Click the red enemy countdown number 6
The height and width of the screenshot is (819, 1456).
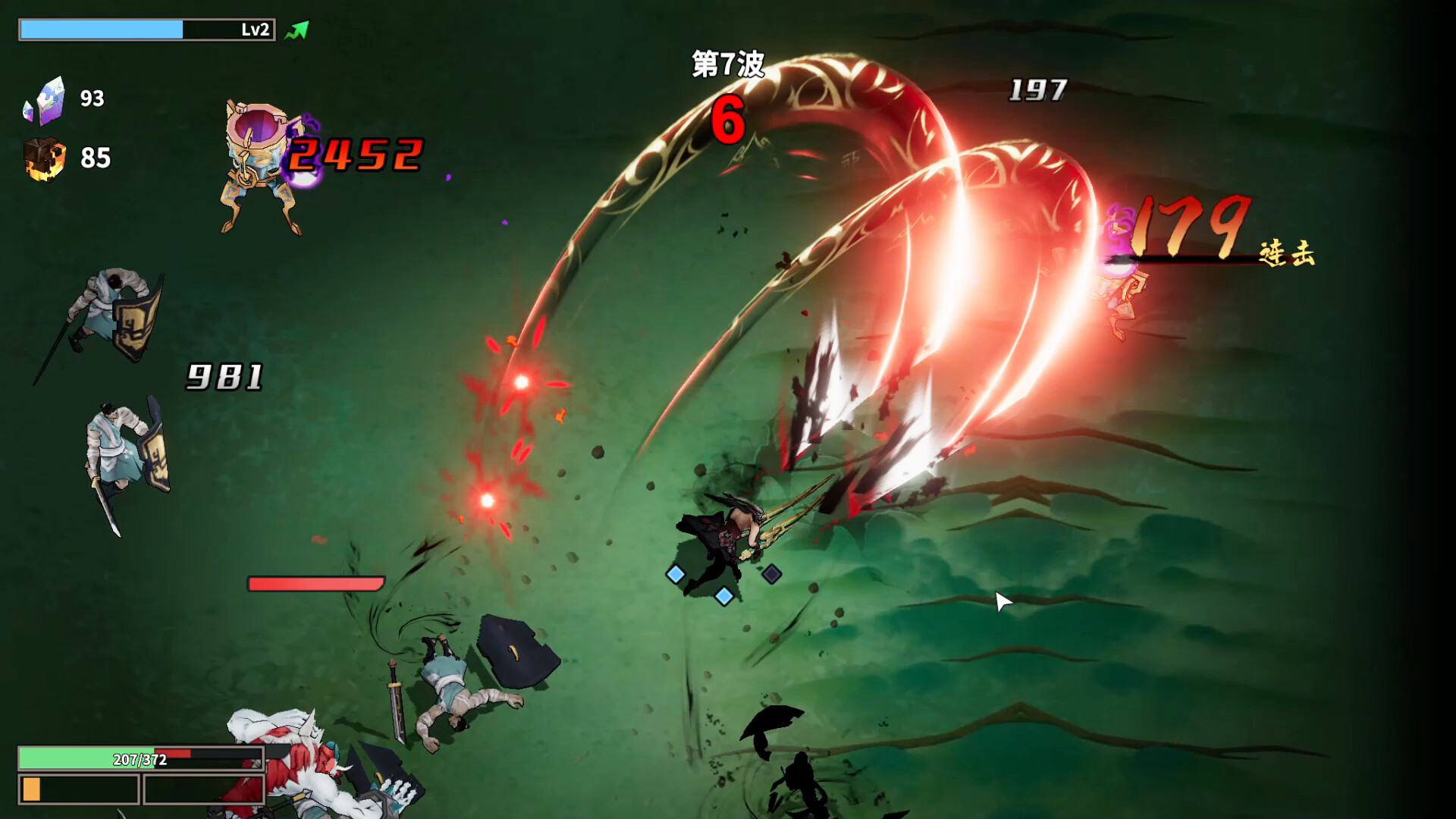click(728, 120)
